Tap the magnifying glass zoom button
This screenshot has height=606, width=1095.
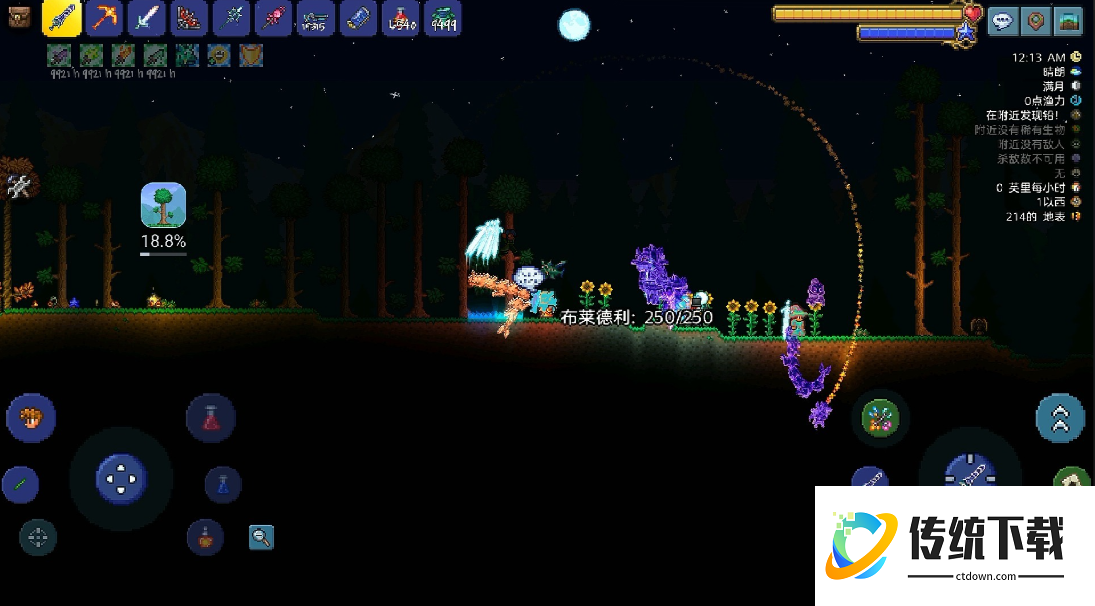point(261,537)
